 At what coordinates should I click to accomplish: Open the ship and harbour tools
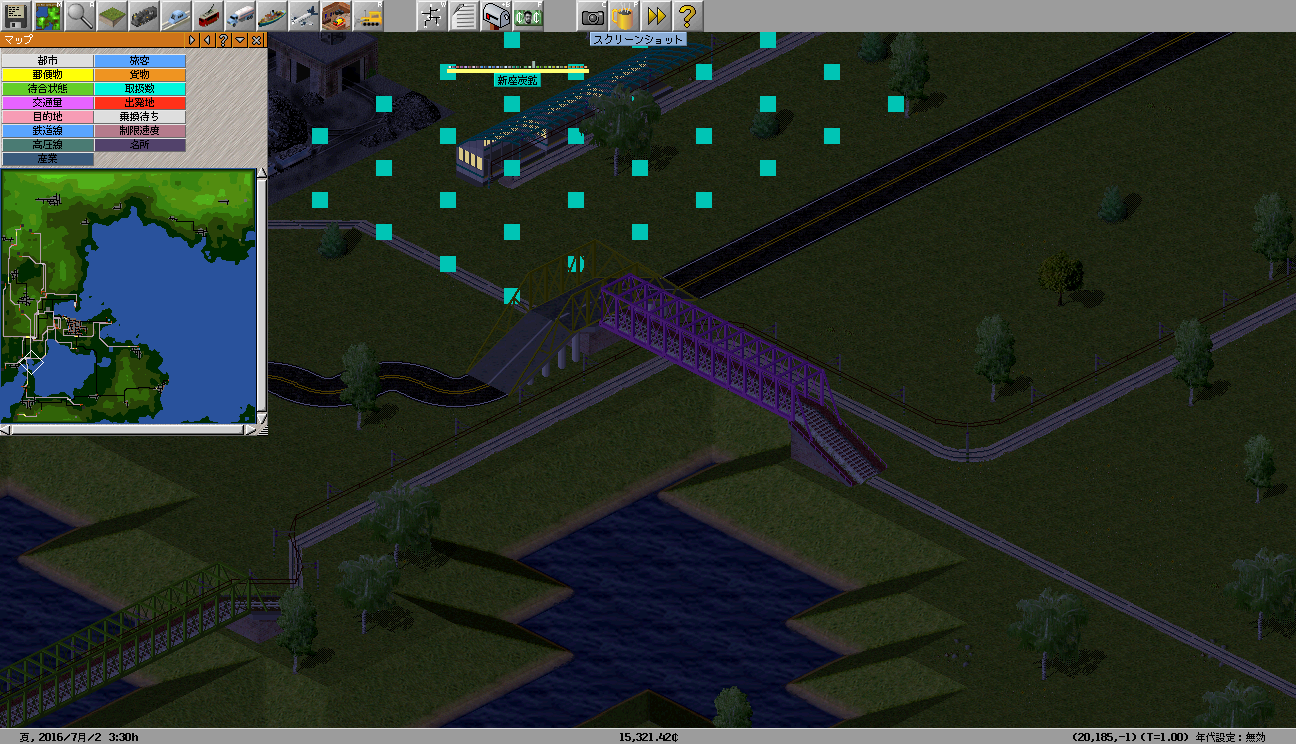tap(272, 16)
